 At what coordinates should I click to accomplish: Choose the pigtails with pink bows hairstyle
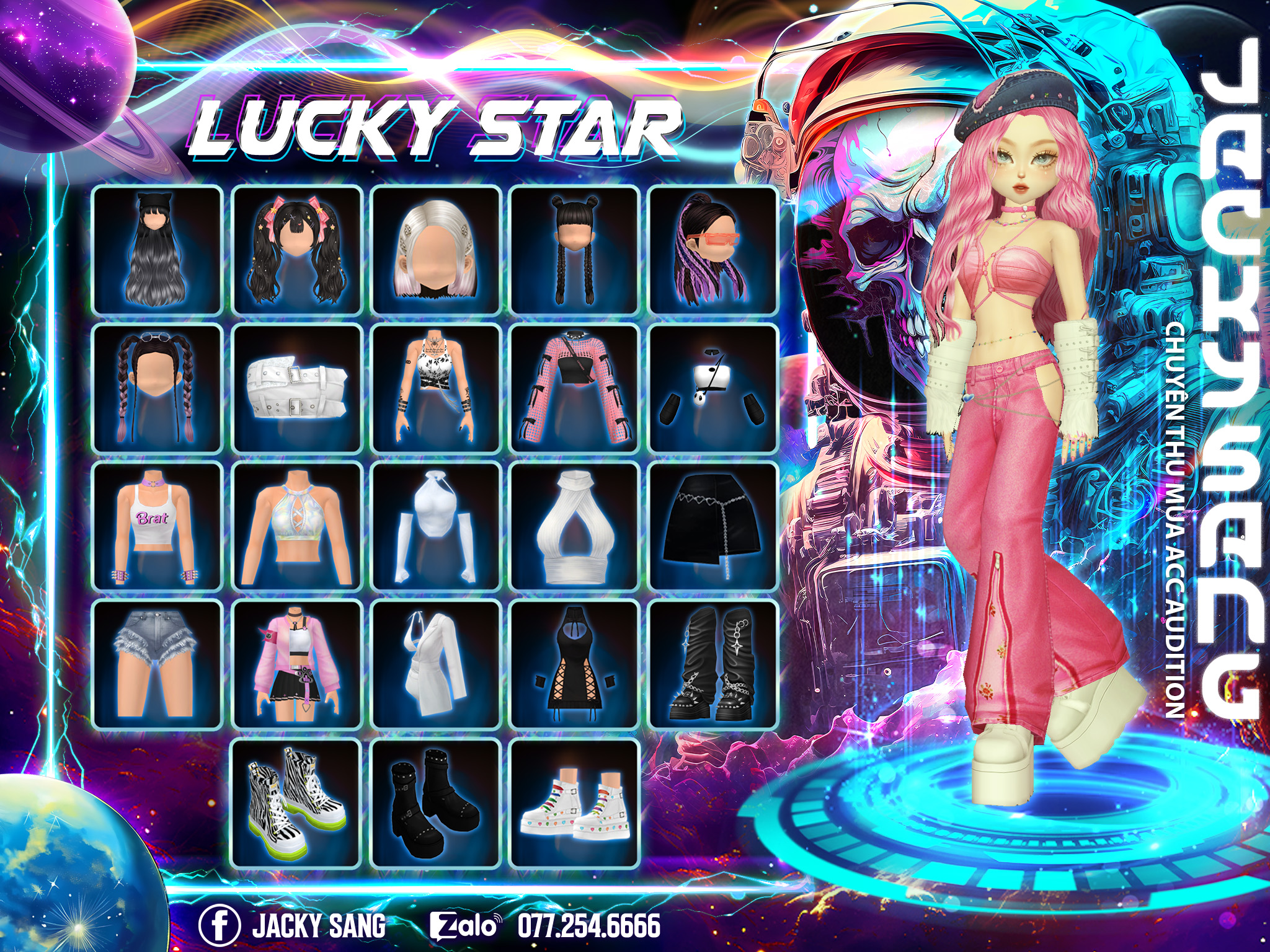point(296,250)
